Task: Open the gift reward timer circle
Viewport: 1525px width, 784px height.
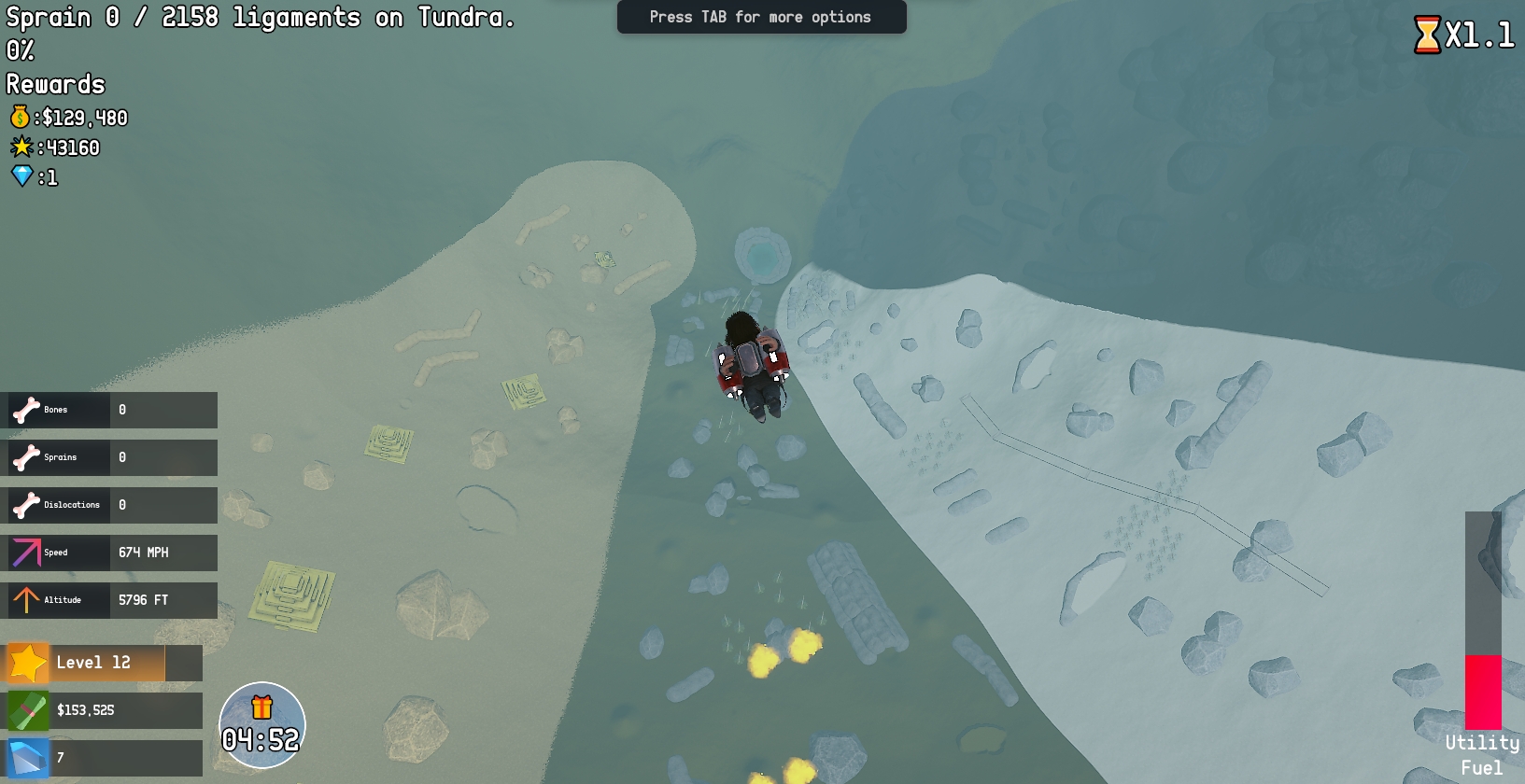Action: pyautogui.click(x=261, y=725)
